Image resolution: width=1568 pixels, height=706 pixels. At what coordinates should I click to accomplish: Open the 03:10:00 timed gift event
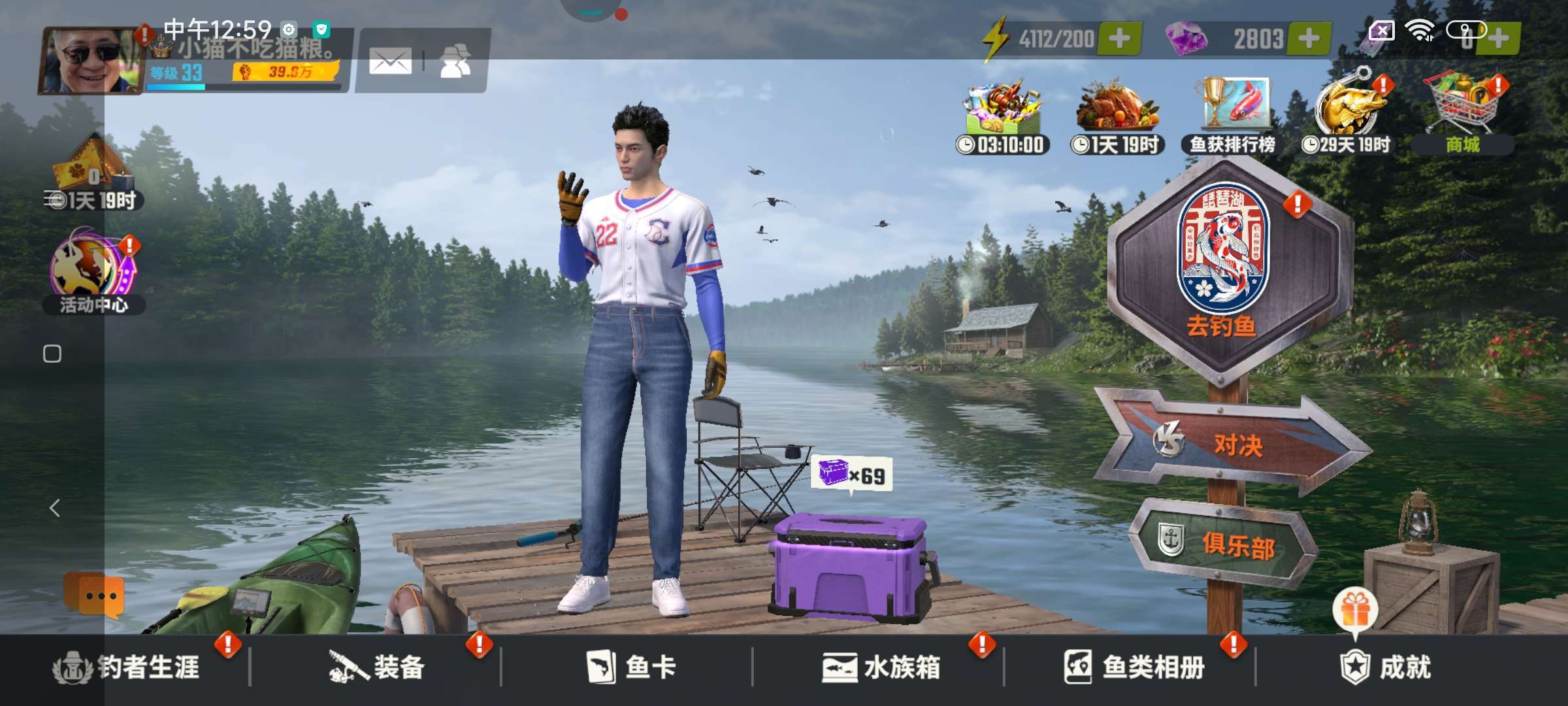(1003, 116)
